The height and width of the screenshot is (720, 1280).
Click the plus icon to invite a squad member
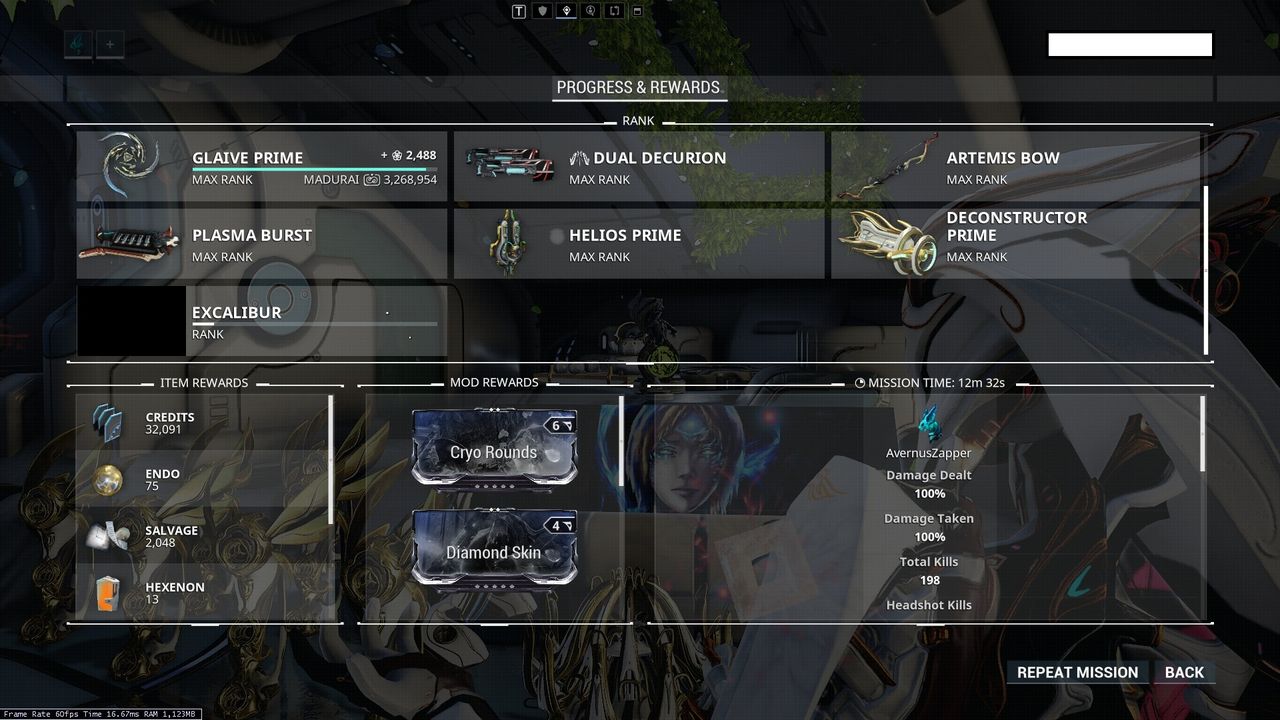(108, 43)
